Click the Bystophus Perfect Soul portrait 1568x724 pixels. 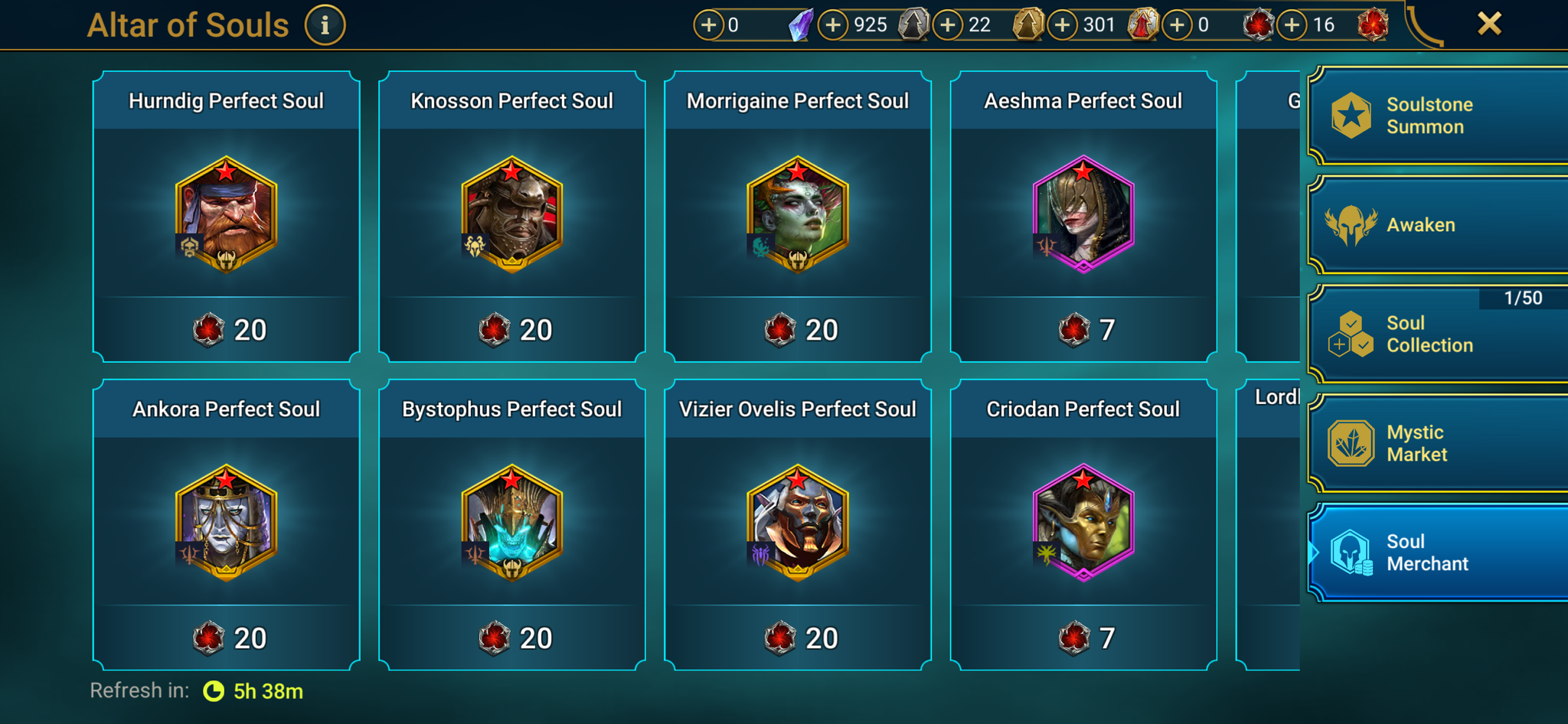tap(511, 525)
